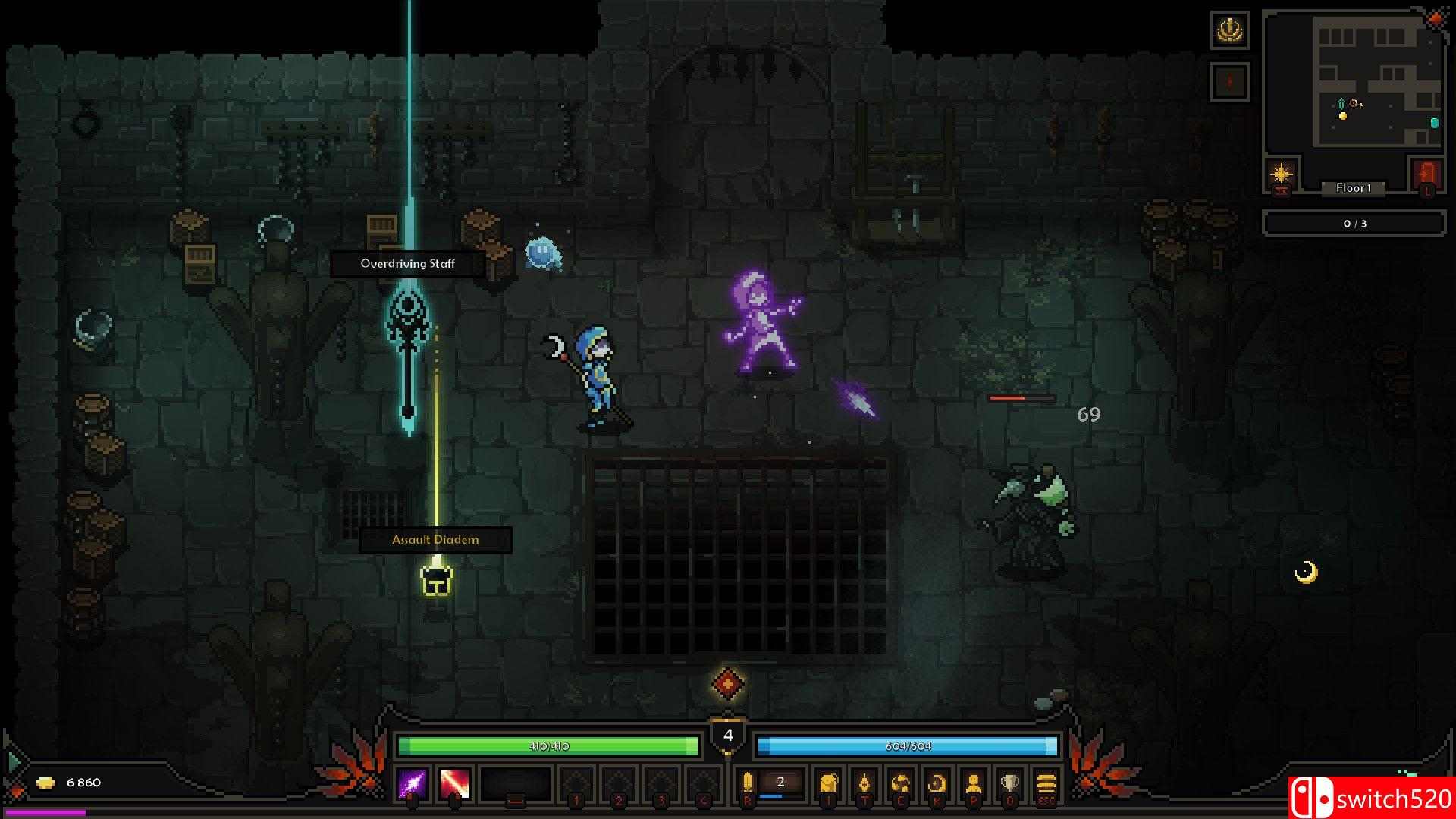Use the potion slot showing 2
This screenshot has height=819, width=1456.
point(780,783)
